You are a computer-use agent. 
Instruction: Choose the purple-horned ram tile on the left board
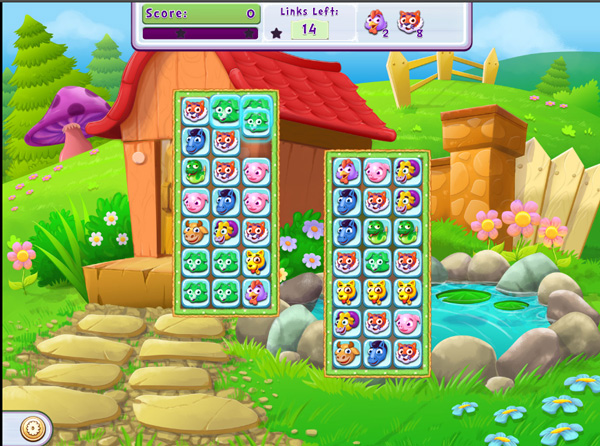(x=226, y=231)
